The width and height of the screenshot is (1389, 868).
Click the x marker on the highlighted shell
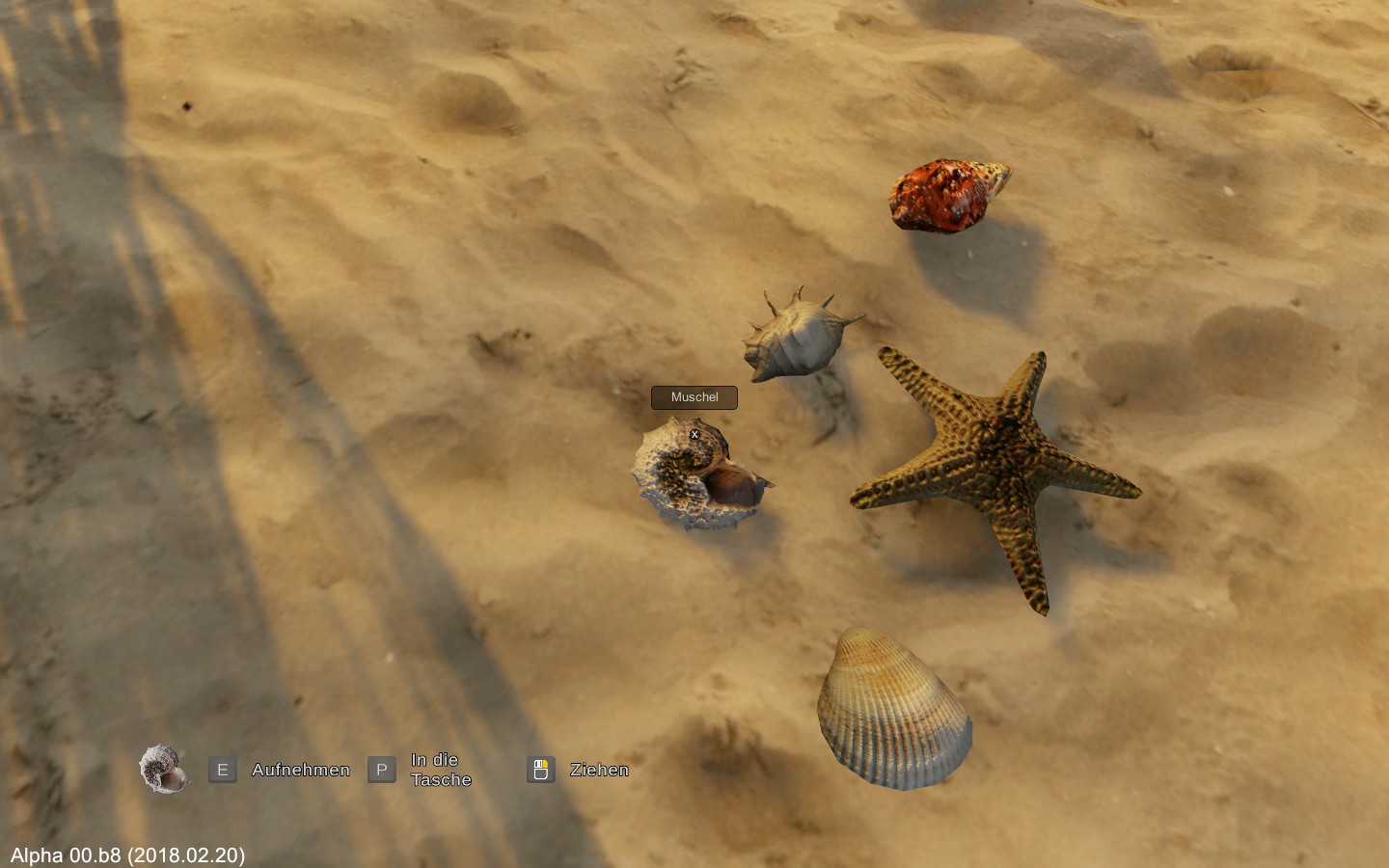(694, 435)
